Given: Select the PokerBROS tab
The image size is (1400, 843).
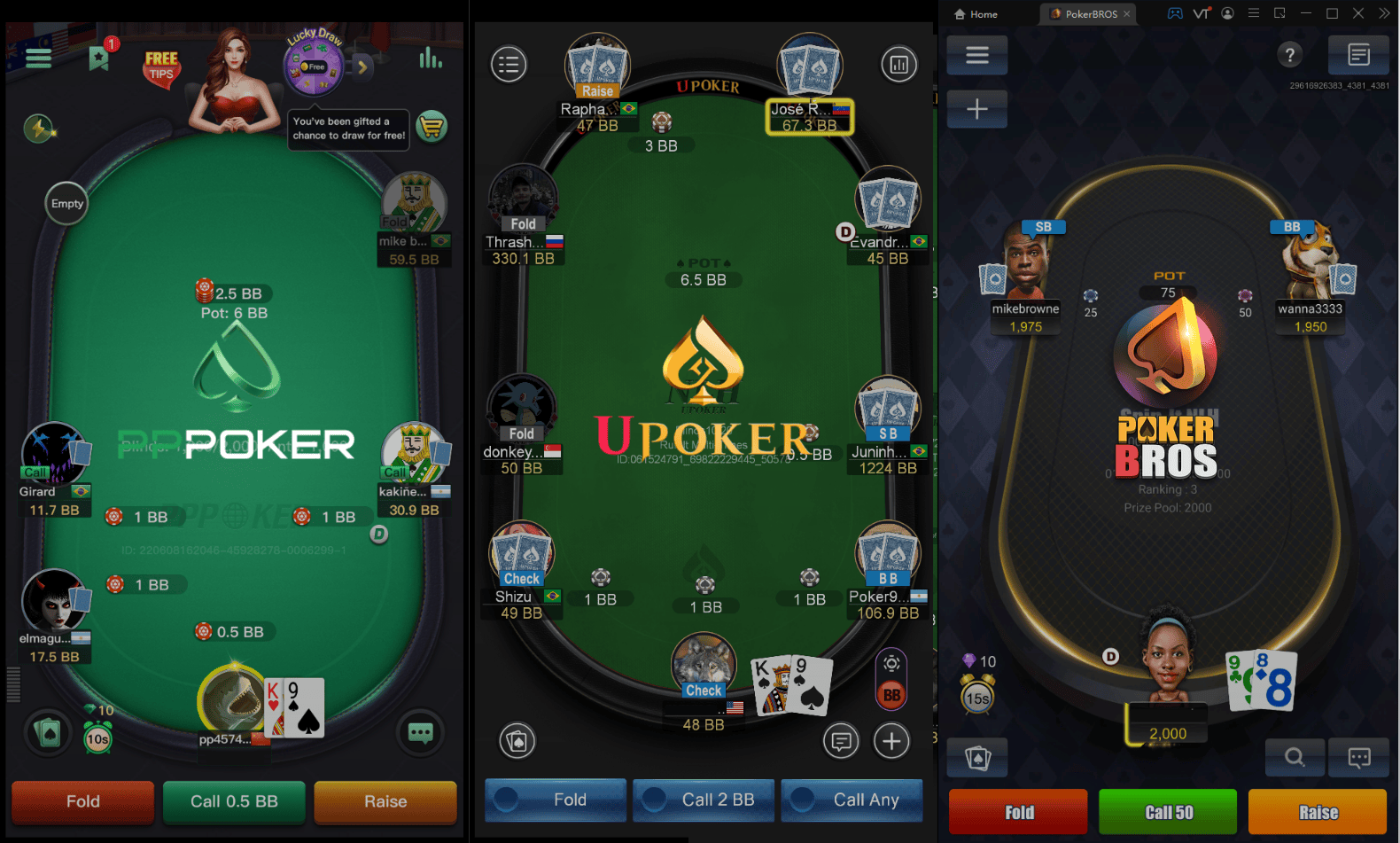Looking at the screenshot, I should tap(1087, 13).
